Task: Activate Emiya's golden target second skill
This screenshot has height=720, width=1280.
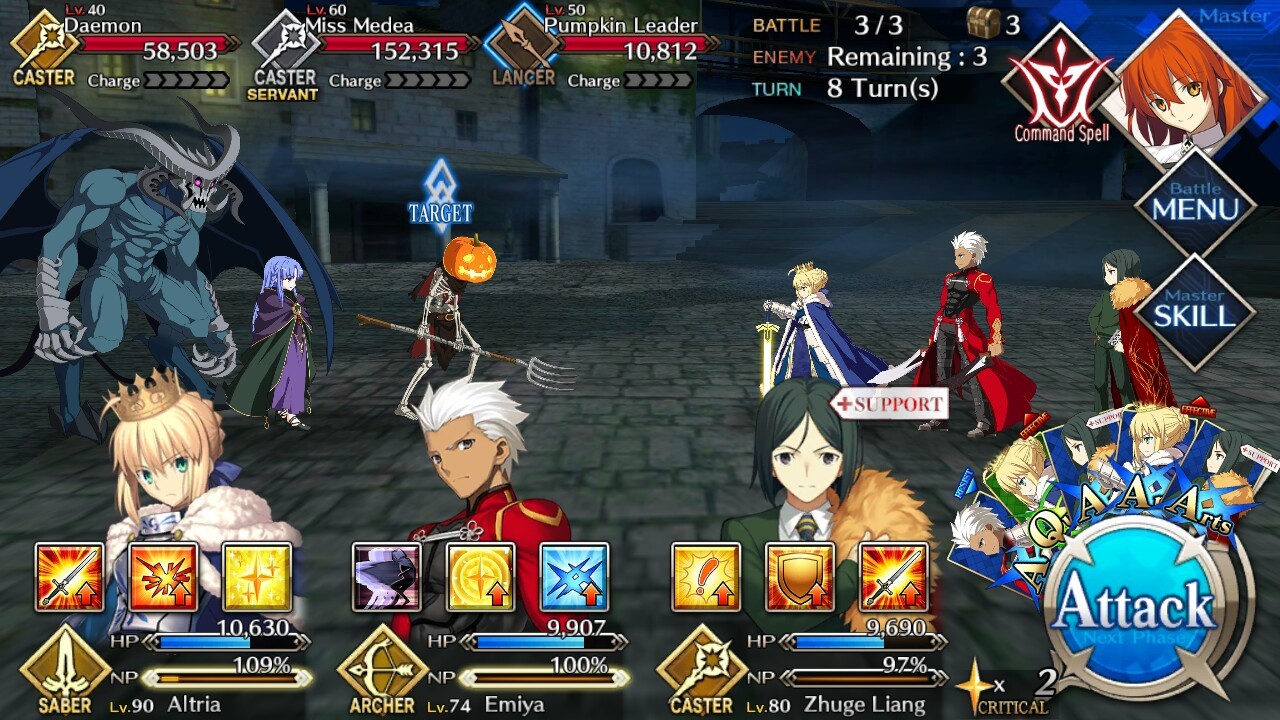Action: 480,577
